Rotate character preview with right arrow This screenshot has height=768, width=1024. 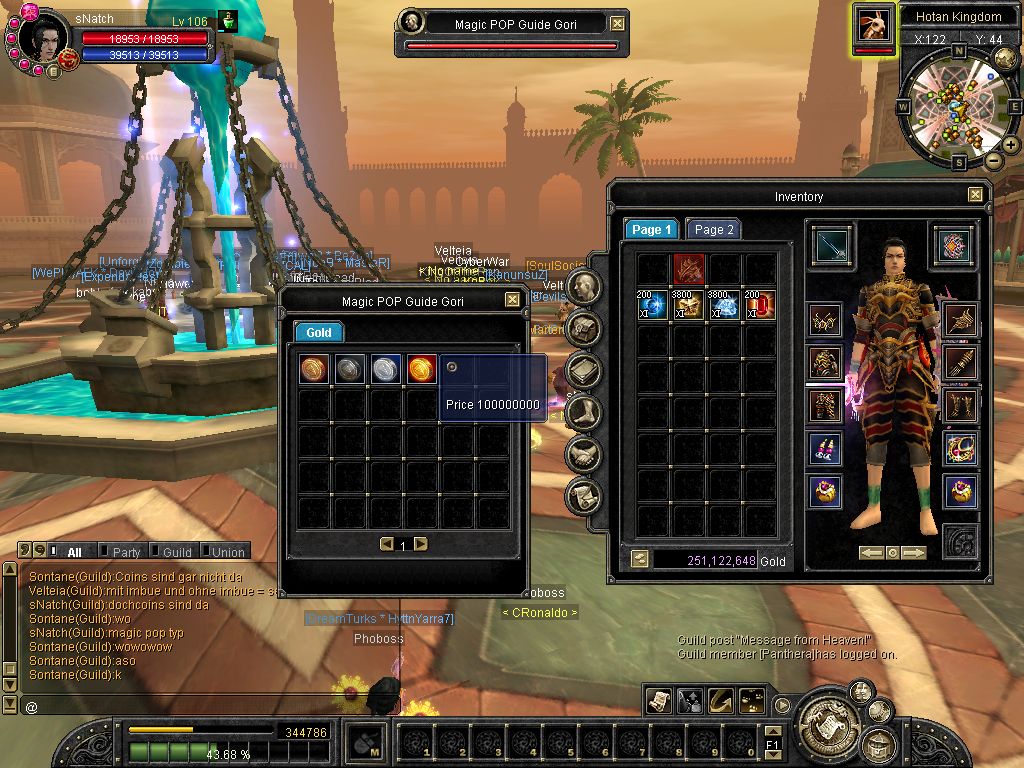point(915,553)
